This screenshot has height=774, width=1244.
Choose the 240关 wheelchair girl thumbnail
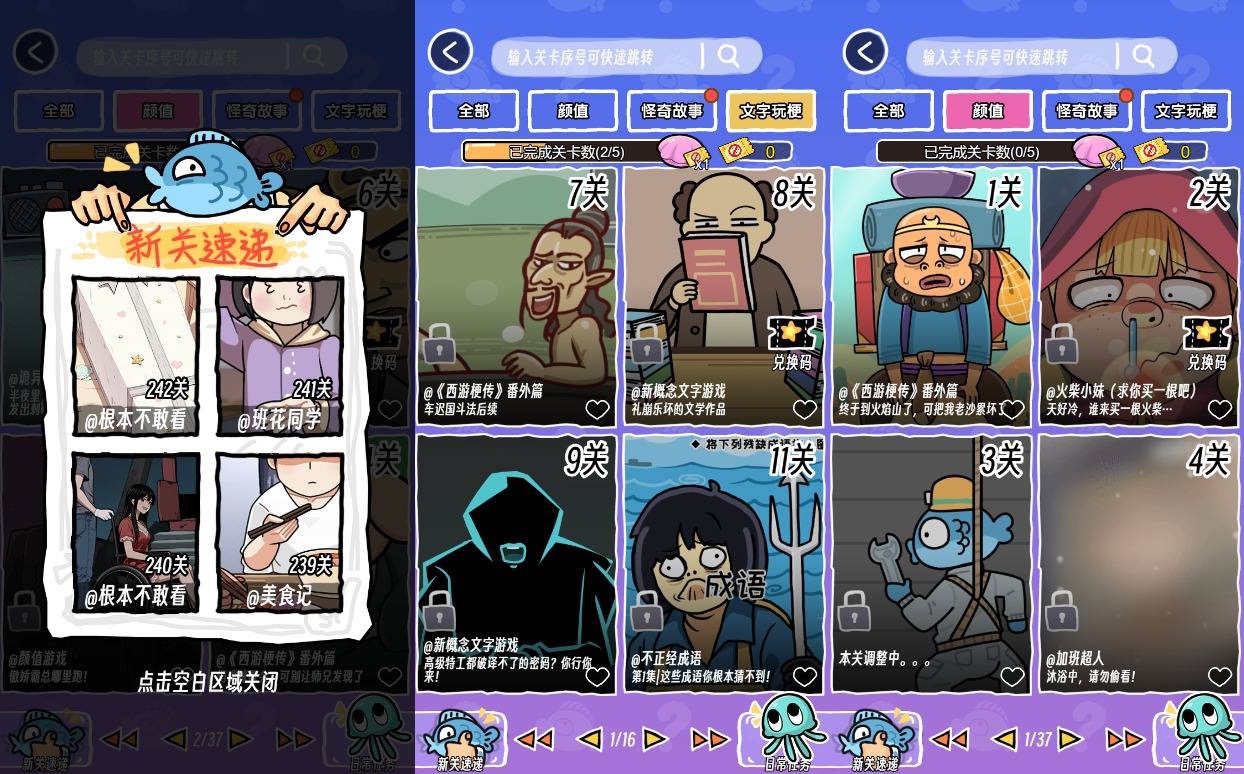point(136,530)
